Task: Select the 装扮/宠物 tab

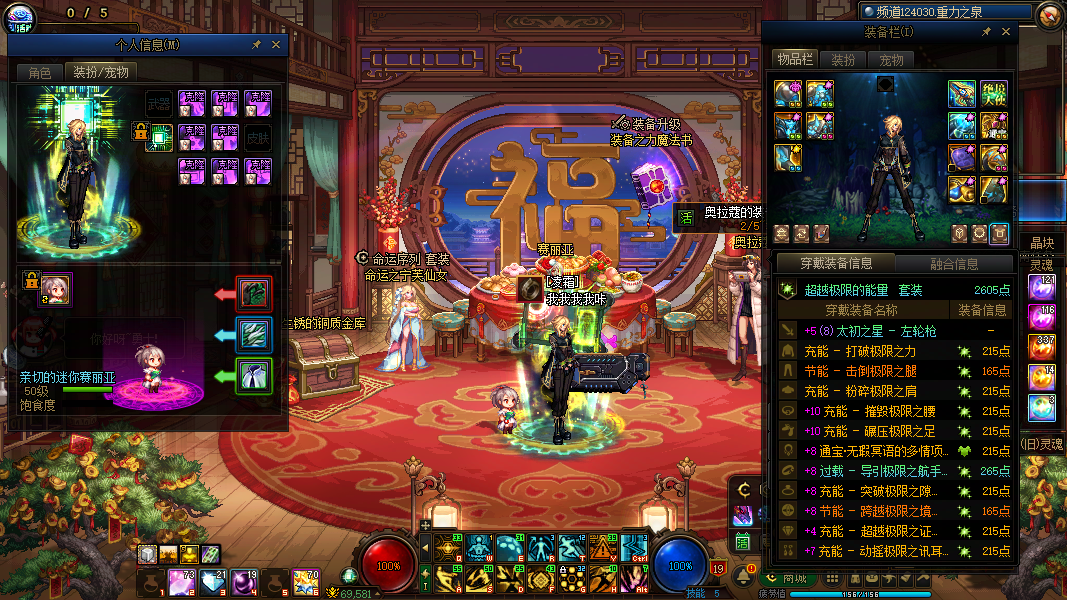Action: (x=100, y=72)
